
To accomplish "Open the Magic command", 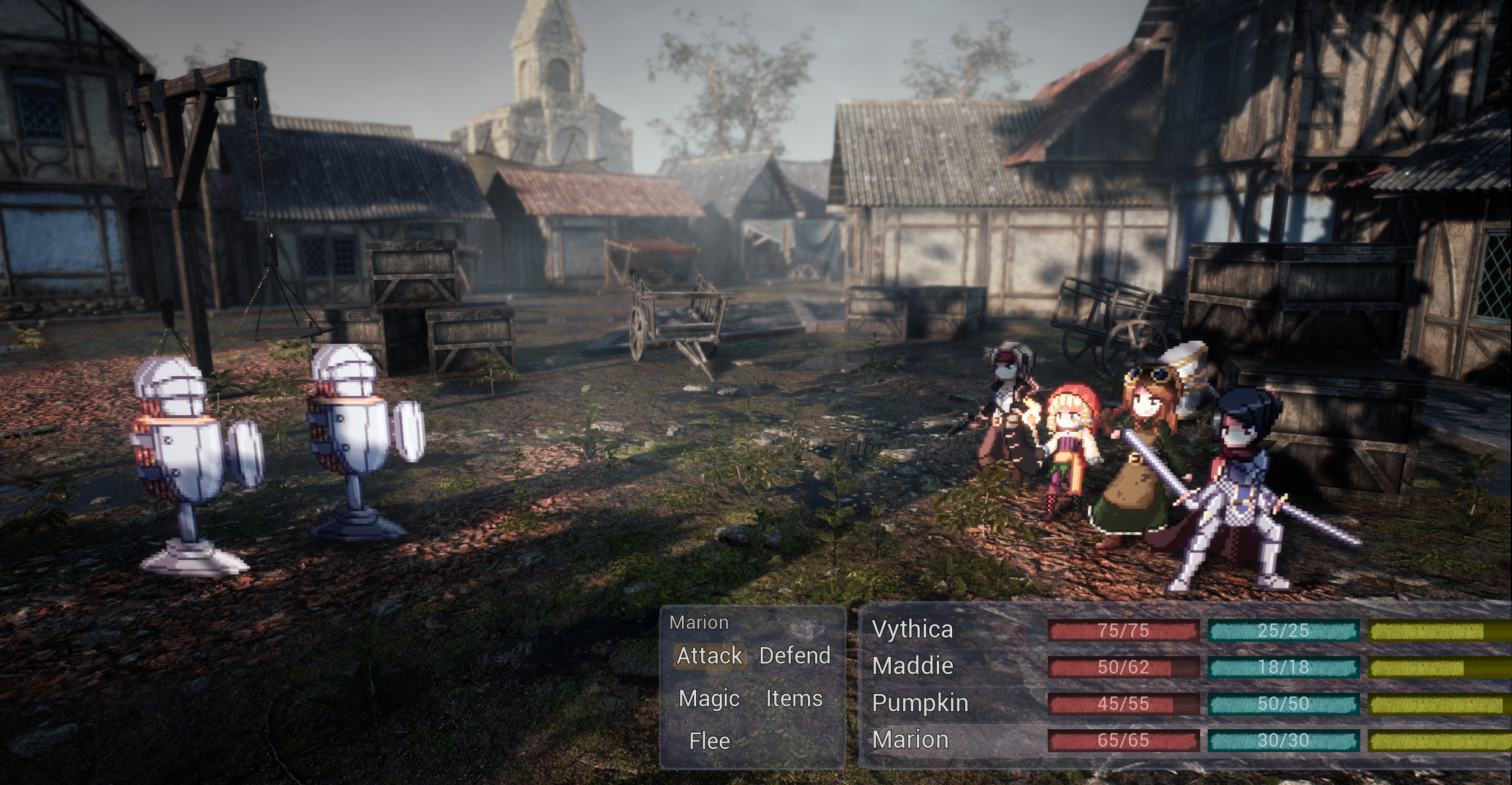I will (x=710, y=698).
